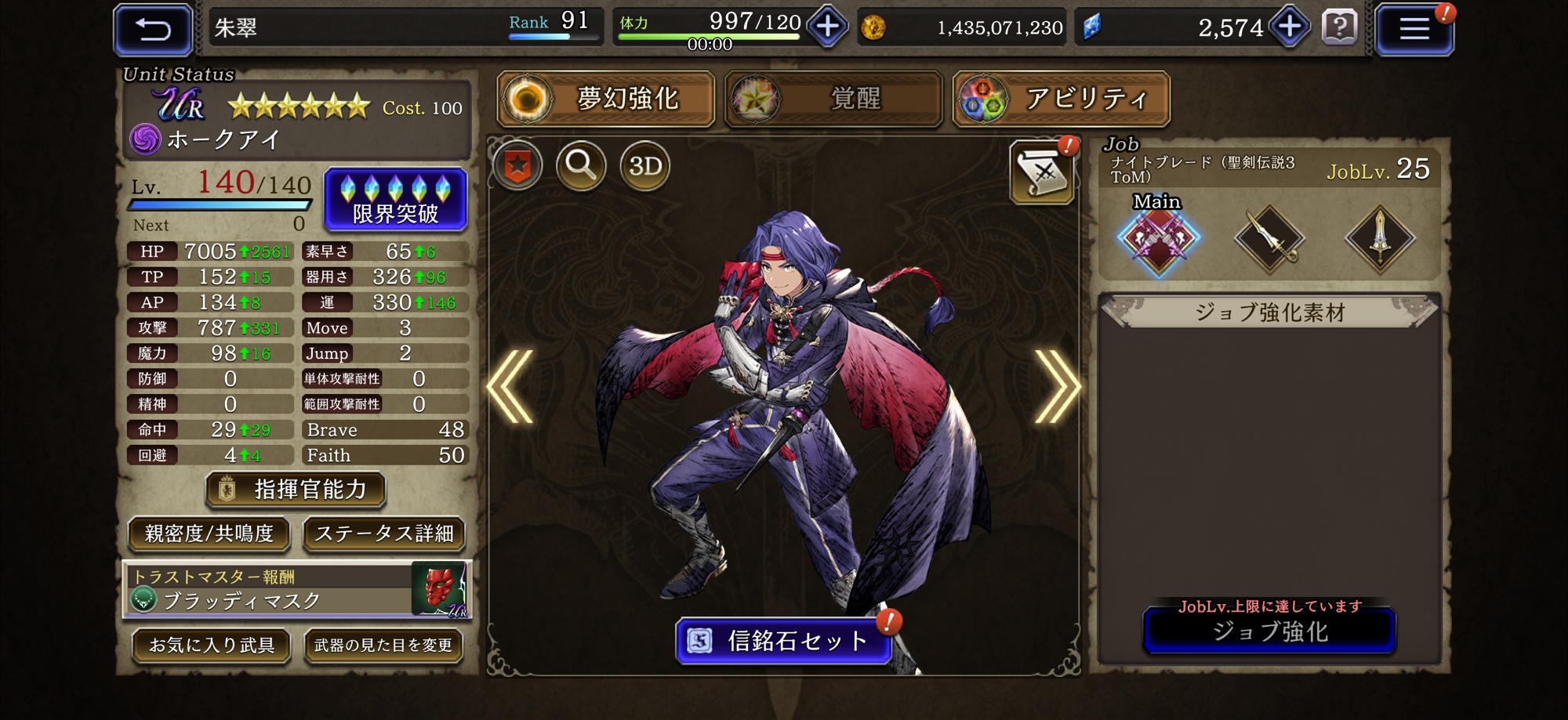Image resolution: width=1568 pixels, height=720 pixels.
Task: Tap the 限界突破 limit break button
Action: tap(396, 200)
